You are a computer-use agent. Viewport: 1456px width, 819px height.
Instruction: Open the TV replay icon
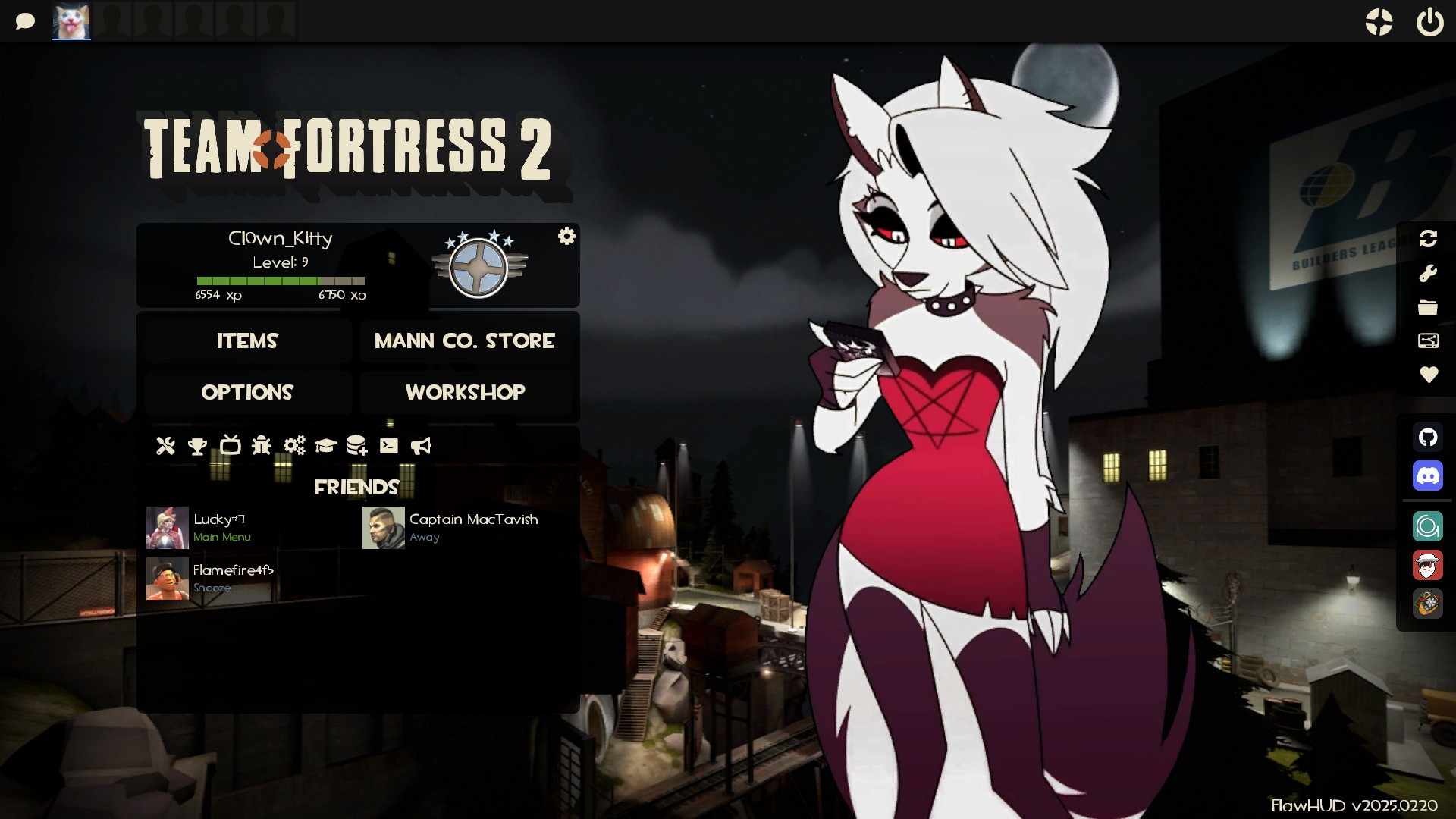[231, 446]
